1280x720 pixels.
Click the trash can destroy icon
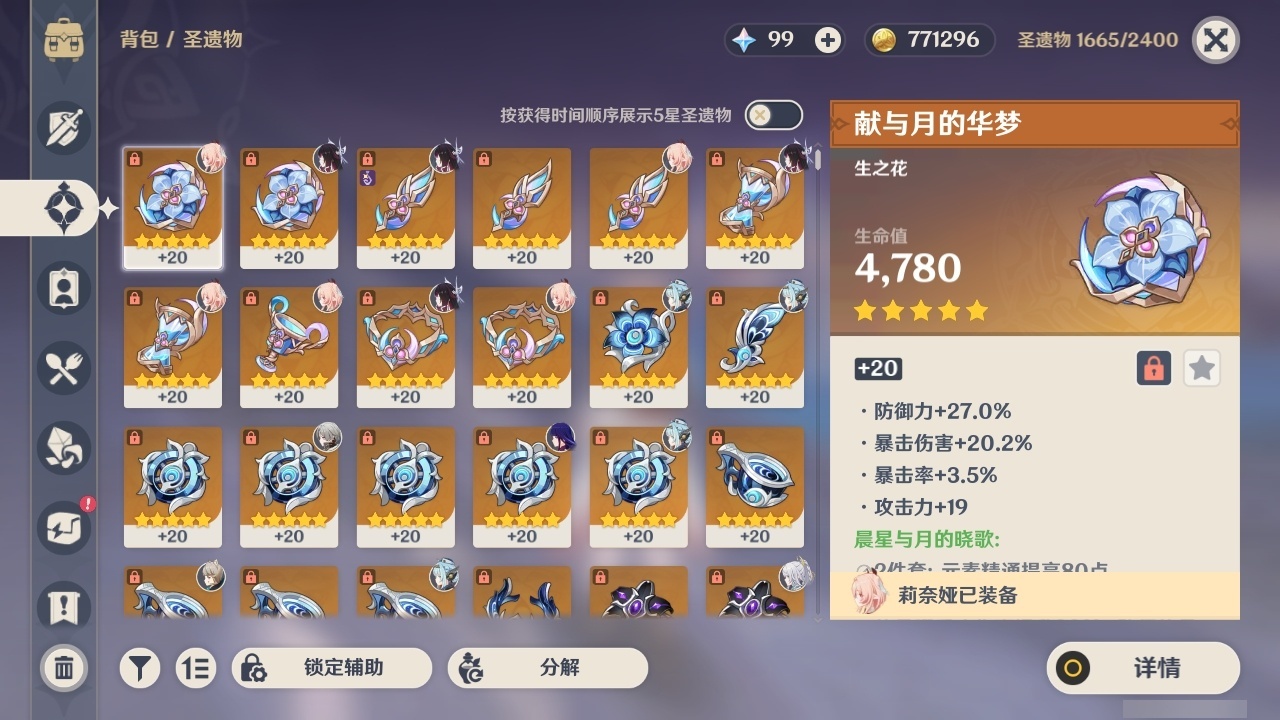coord(63,668)
